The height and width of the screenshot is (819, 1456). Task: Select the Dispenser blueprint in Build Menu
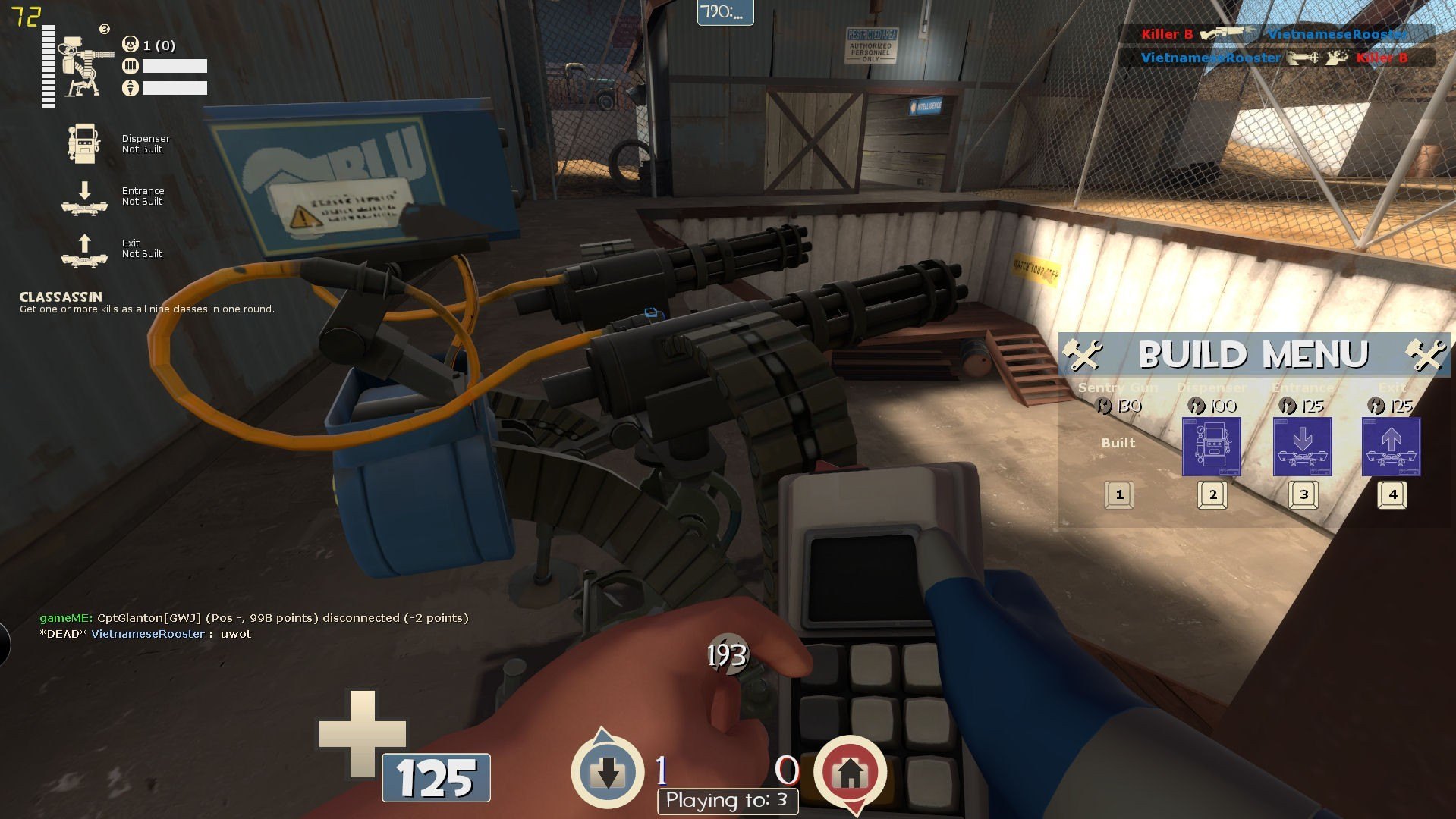pyautogui.click(x=1211, y=447)
